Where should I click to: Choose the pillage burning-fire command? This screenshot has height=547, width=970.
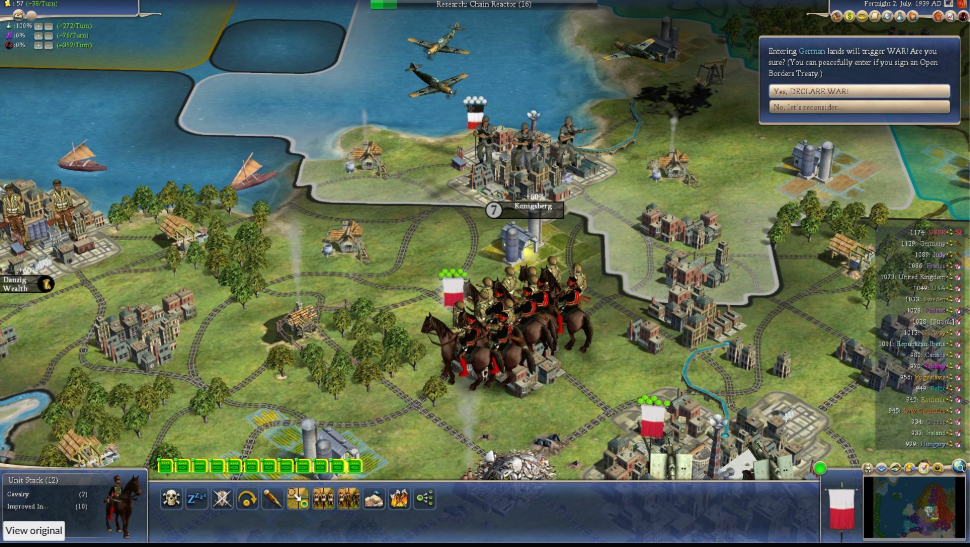coord(399,498)
